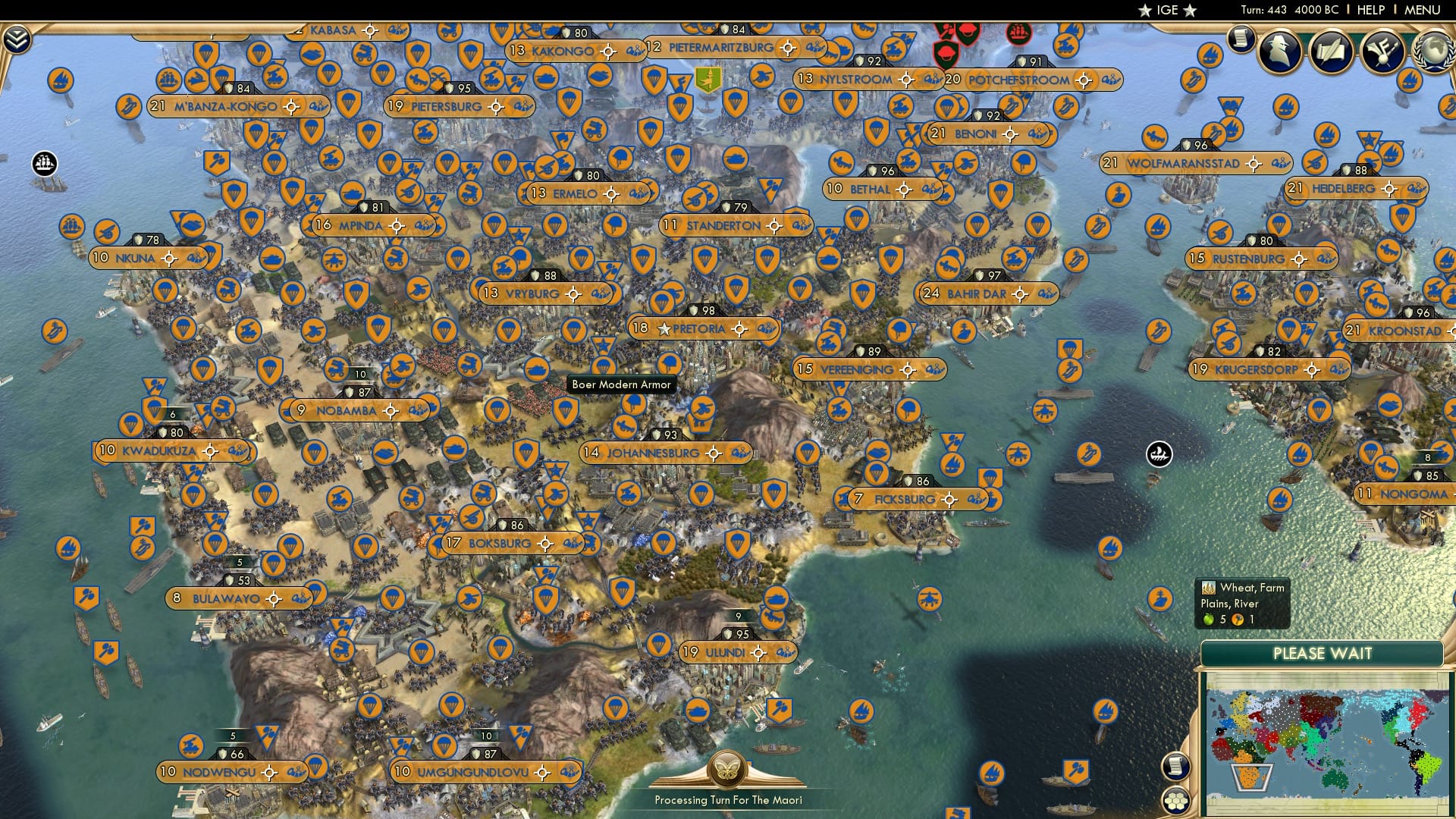This screenshot has height=819, width=1456.
Task: Toggle strategic view with the hex grid icon
Action: [x=1175, y=800]
